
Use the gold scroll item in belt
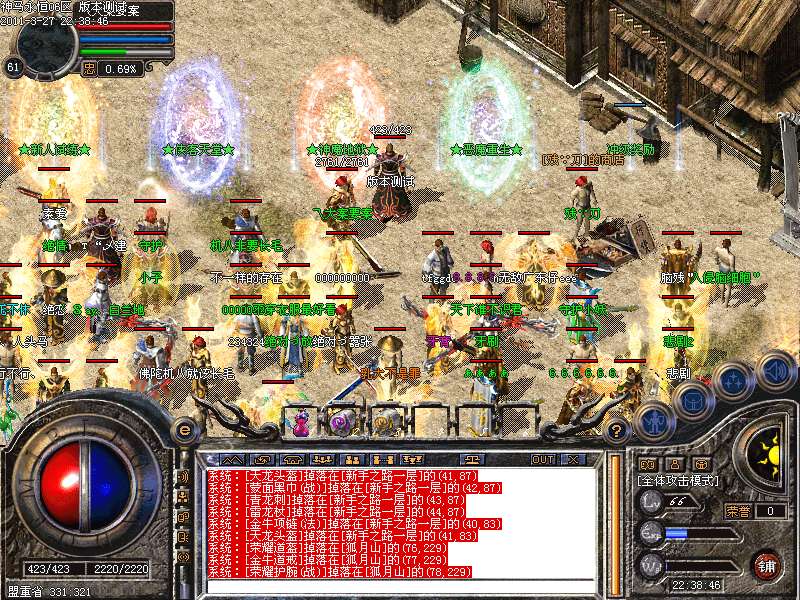pyautogui.click(x=385, y=421)
